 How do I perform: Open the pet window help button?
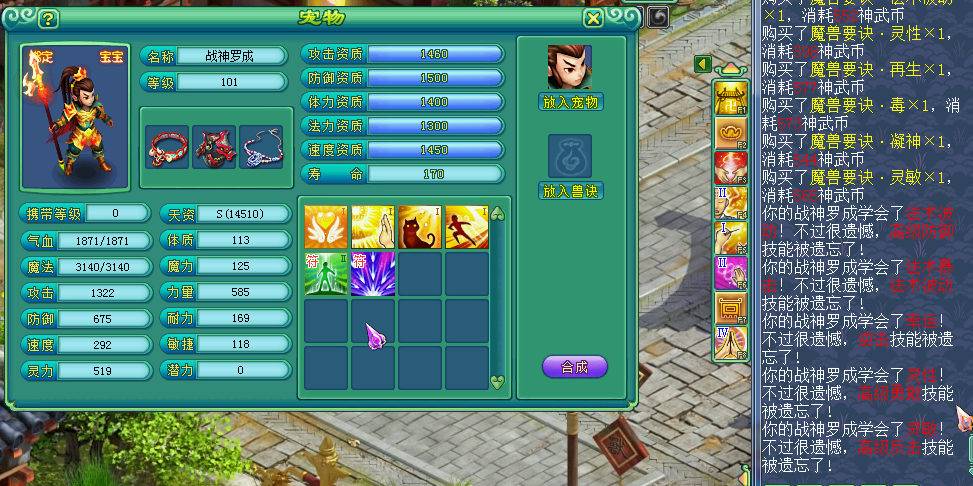(x=47, y=18)
